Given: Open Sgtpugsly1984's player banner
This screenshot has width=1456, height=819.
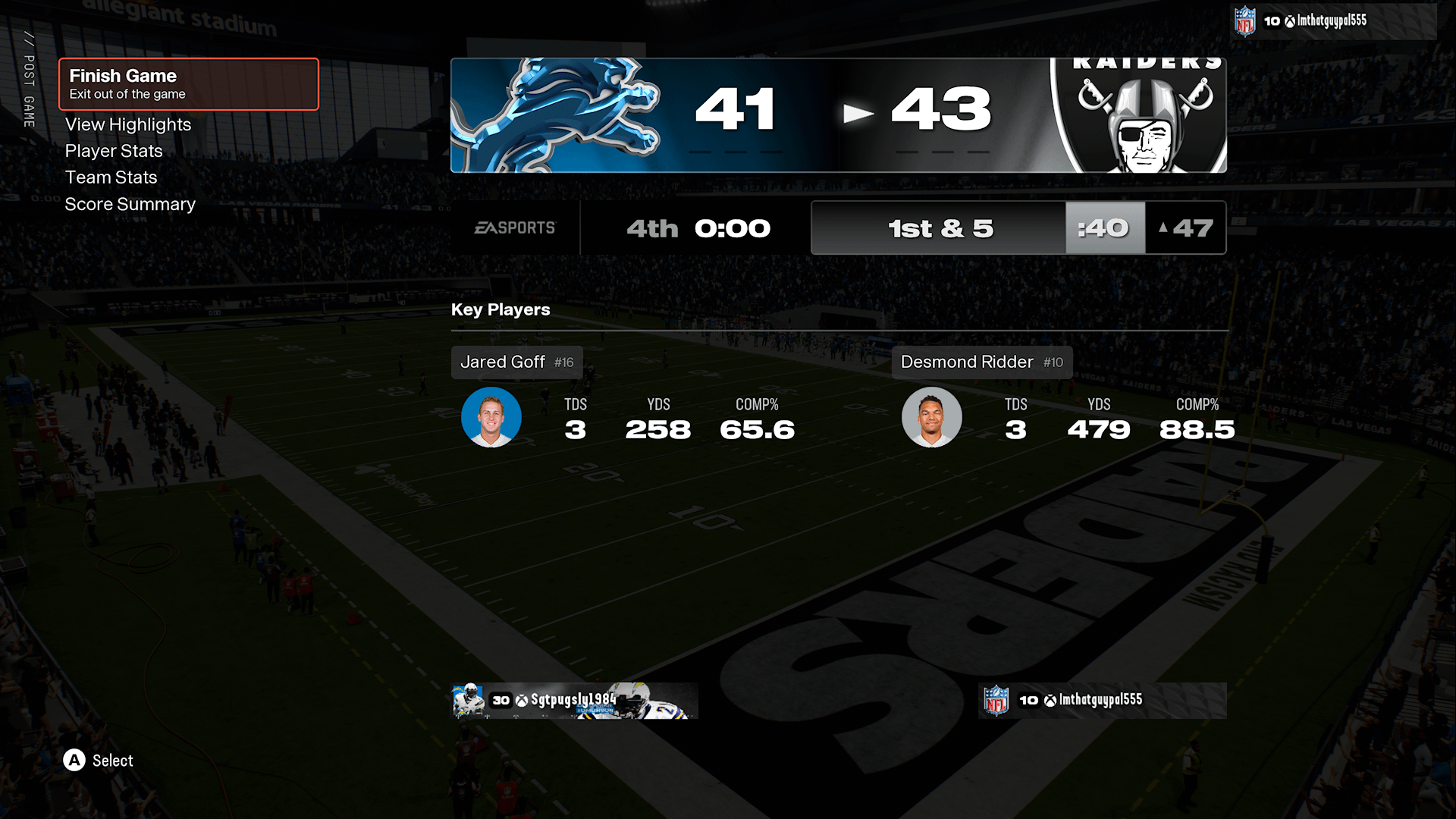Looking at the screenshot, I should (574, 700).
